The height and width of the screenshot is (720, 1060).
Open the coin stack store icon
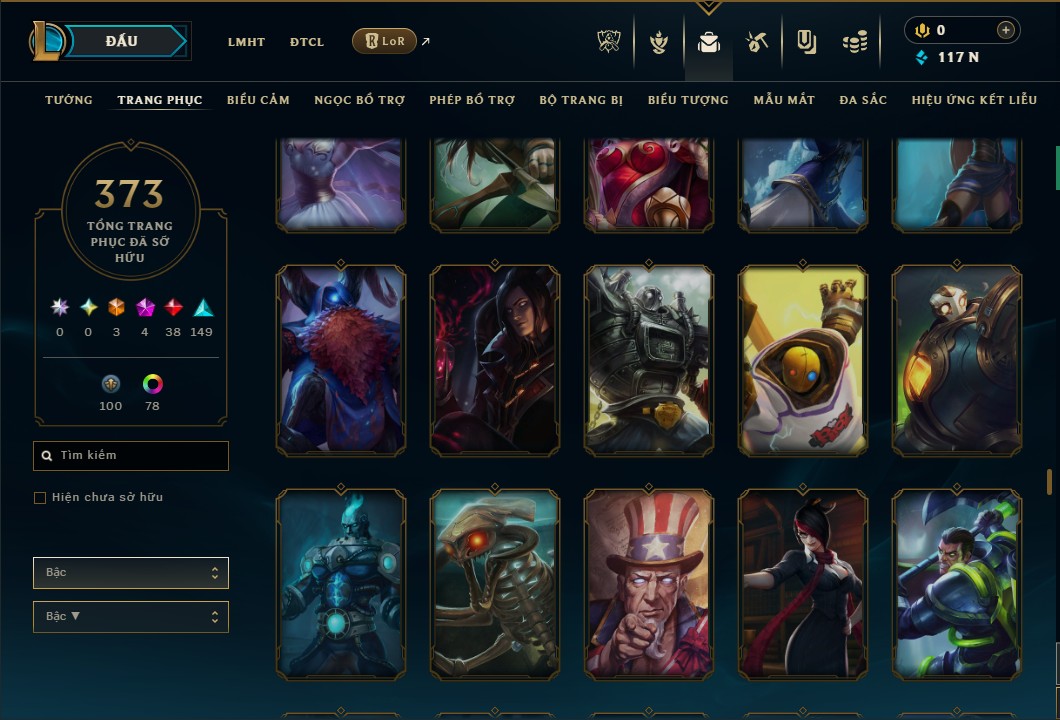pos(854,42)
